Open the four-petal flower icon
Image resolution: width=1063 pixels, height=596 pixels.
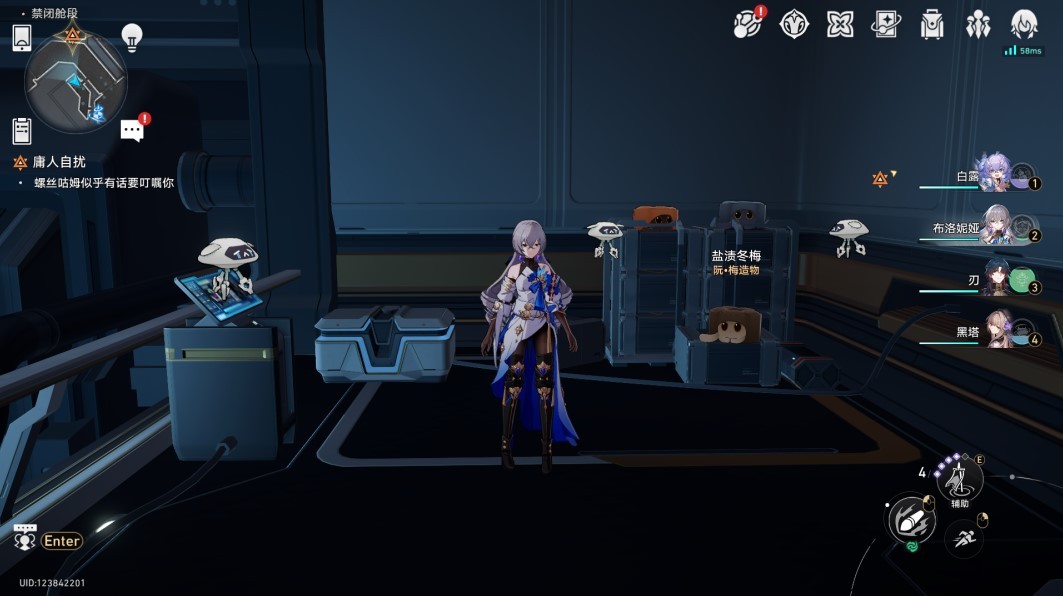840,24
